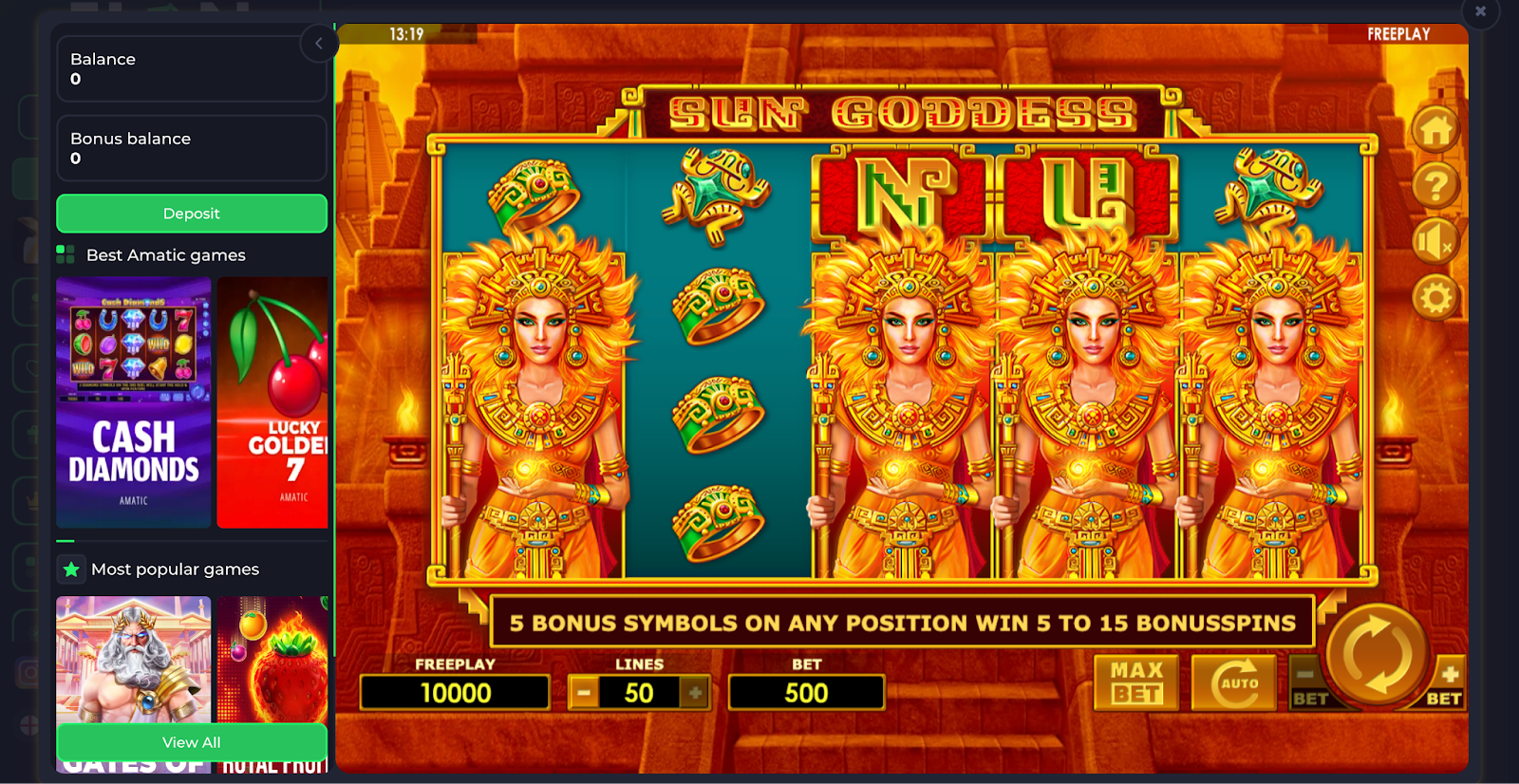1519x784 pixels.
Task: Open the Cash Diamonds game thumbnail
Action: (x=133, y=402)
